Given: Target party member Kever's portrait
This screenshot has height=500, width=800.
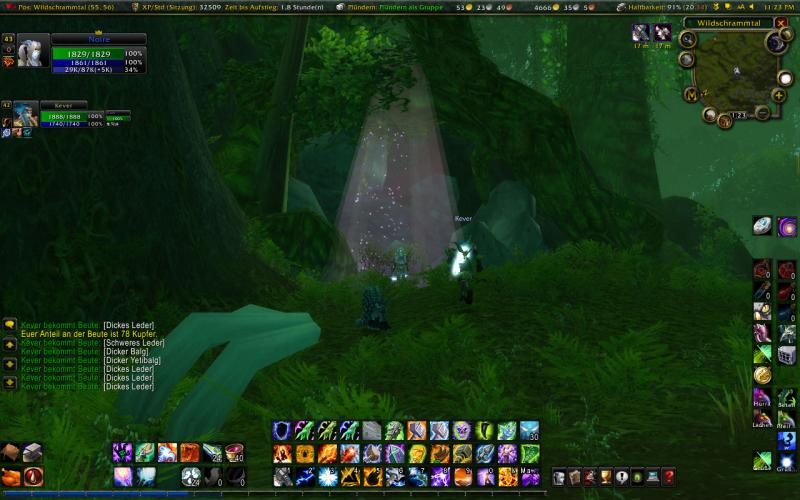Looking at the screenshot, I should (x=25, y=114).
